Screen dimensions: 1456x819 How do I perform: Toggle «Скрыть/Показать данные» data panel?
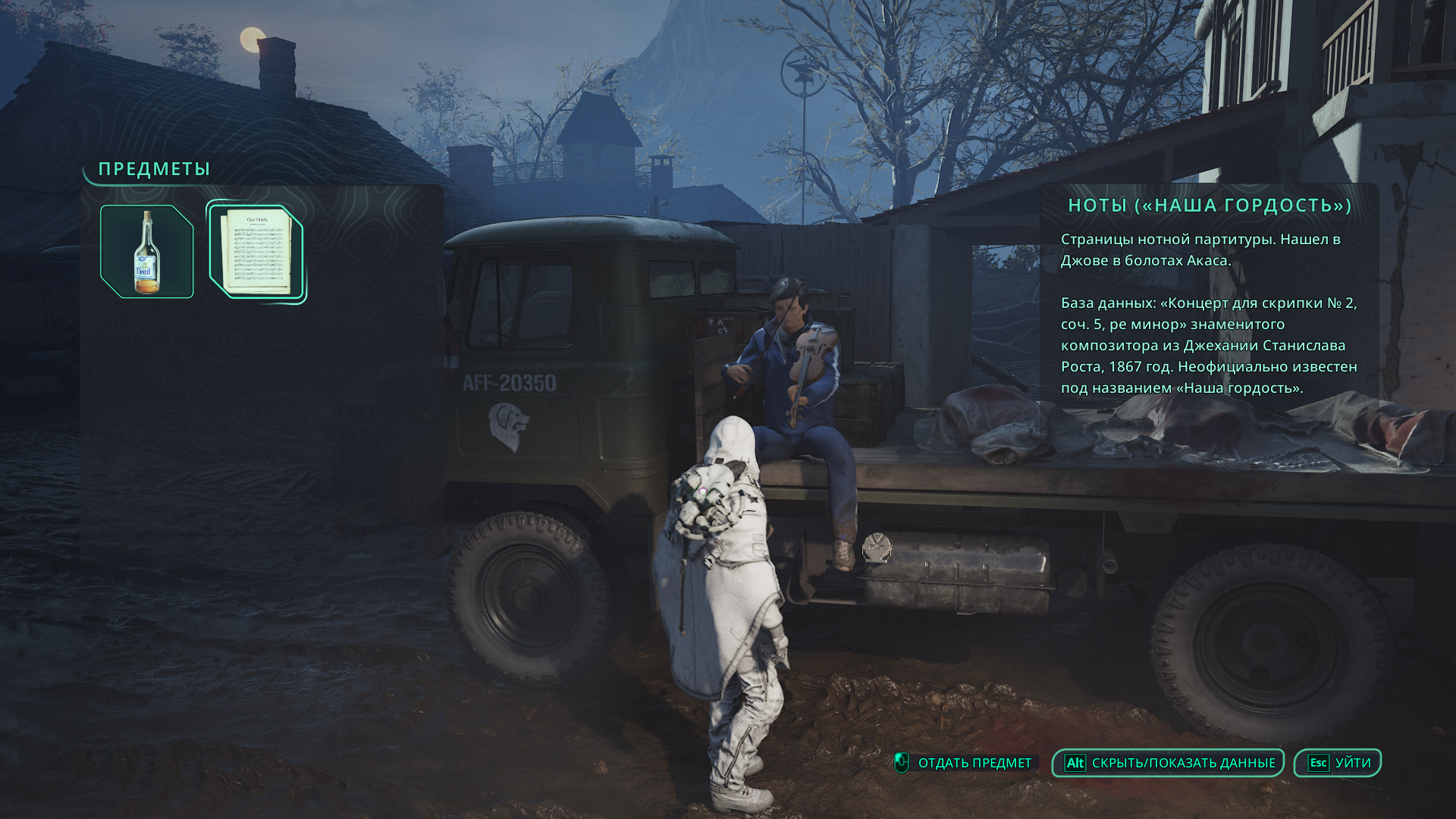pos(1168,763)
